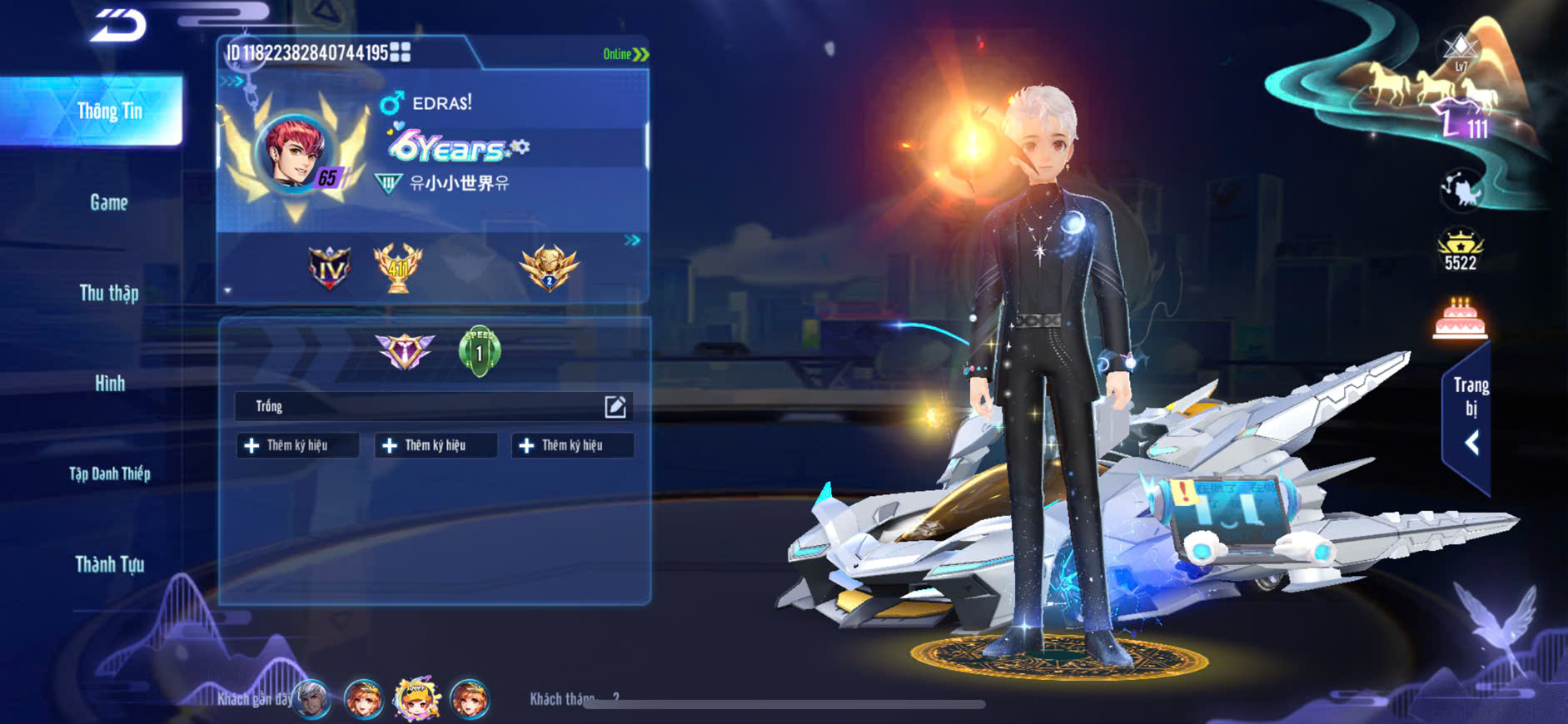Open the pet silhouette icon
The image size is (1568, 724).
(x=1461, y=189)
